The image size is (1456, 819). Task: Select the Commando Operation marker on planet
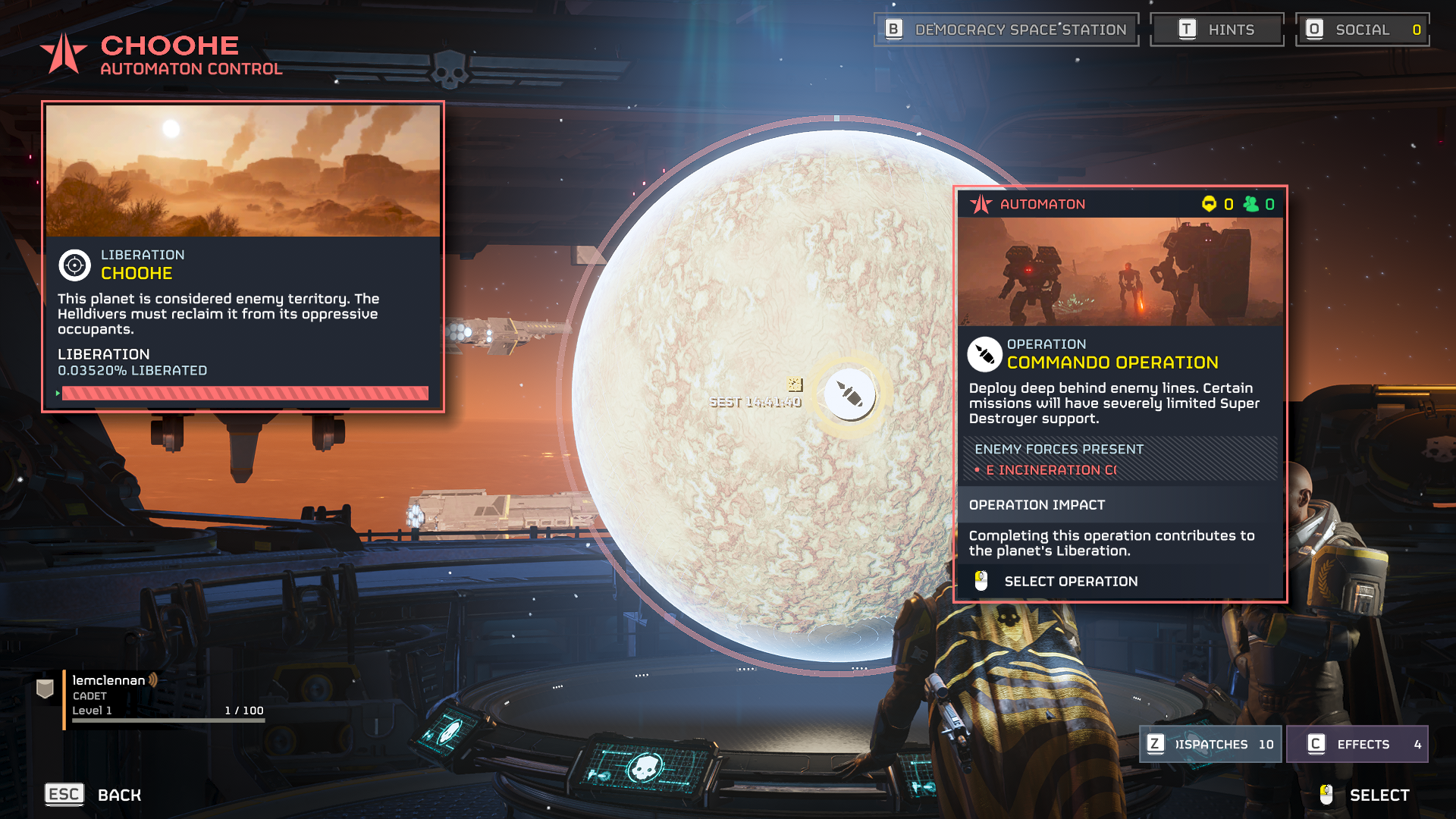849,394
